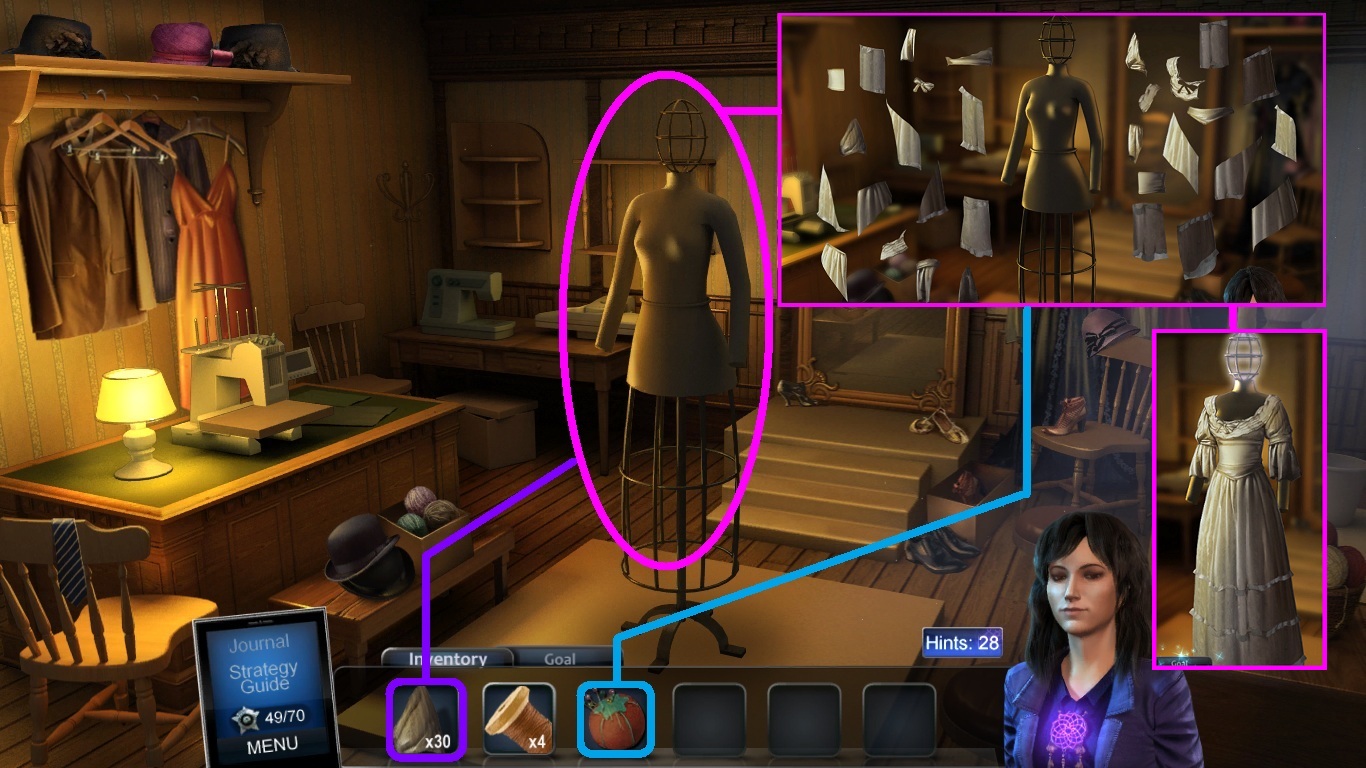The image size is (1366, 768).
Task: Switch to the Goal tab
Action: coord(559,659)
